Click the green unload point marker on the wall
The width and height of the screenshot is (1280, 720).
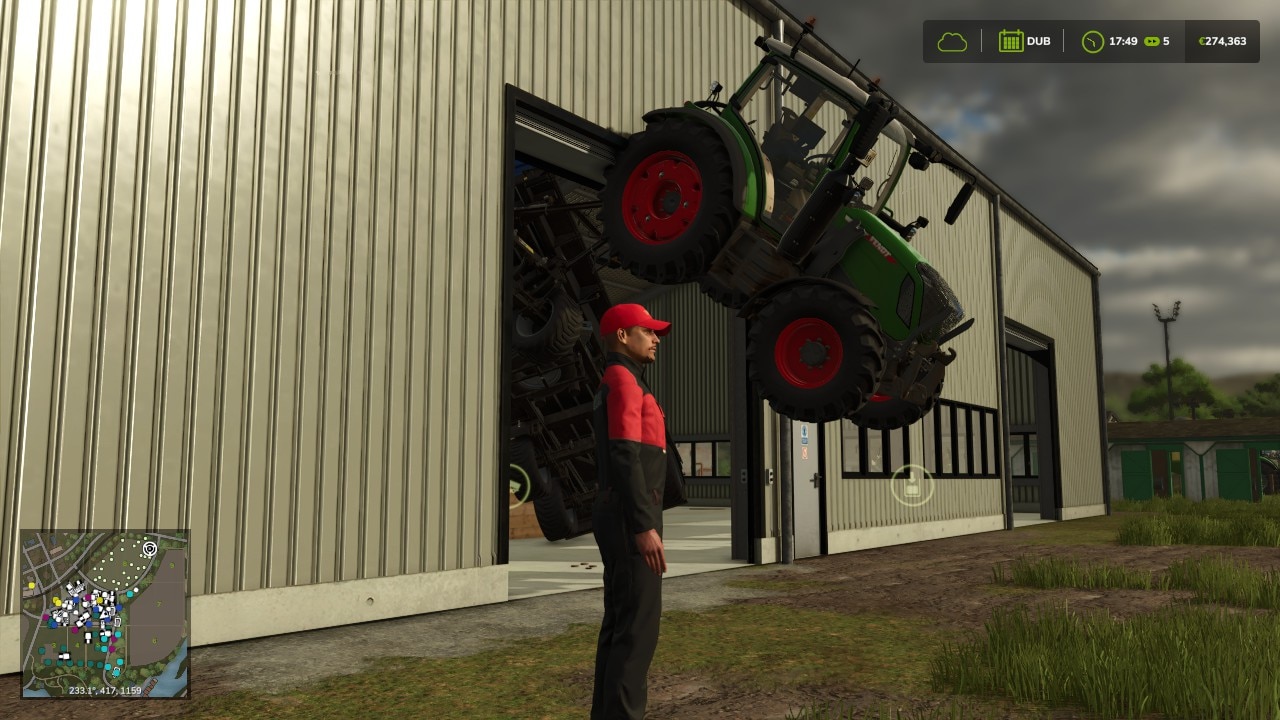click(913, 483)
